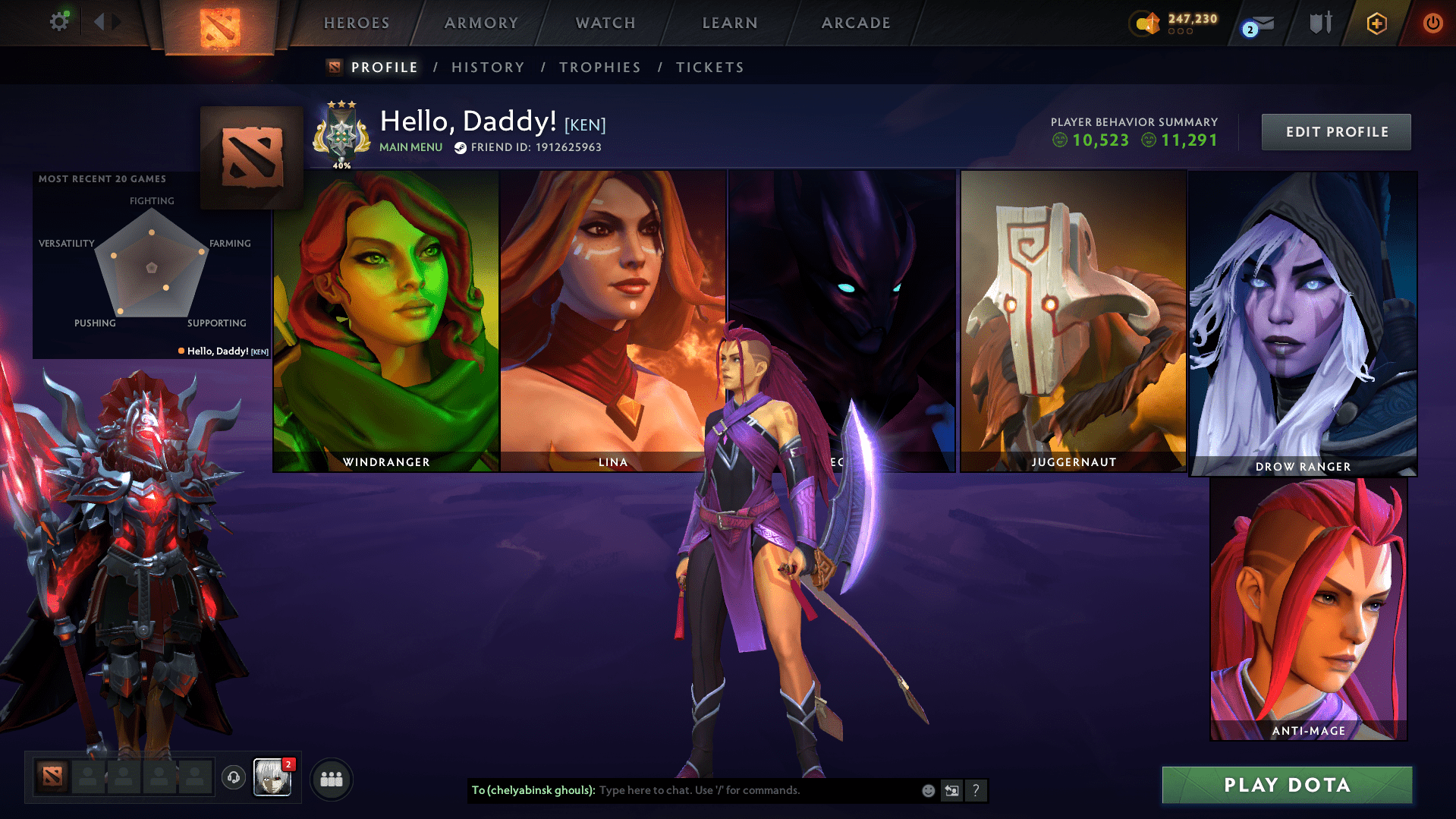The image size is (1456, 819).
Task: Open the Dota Plus subscription icon
Action: coord(1376,23)
